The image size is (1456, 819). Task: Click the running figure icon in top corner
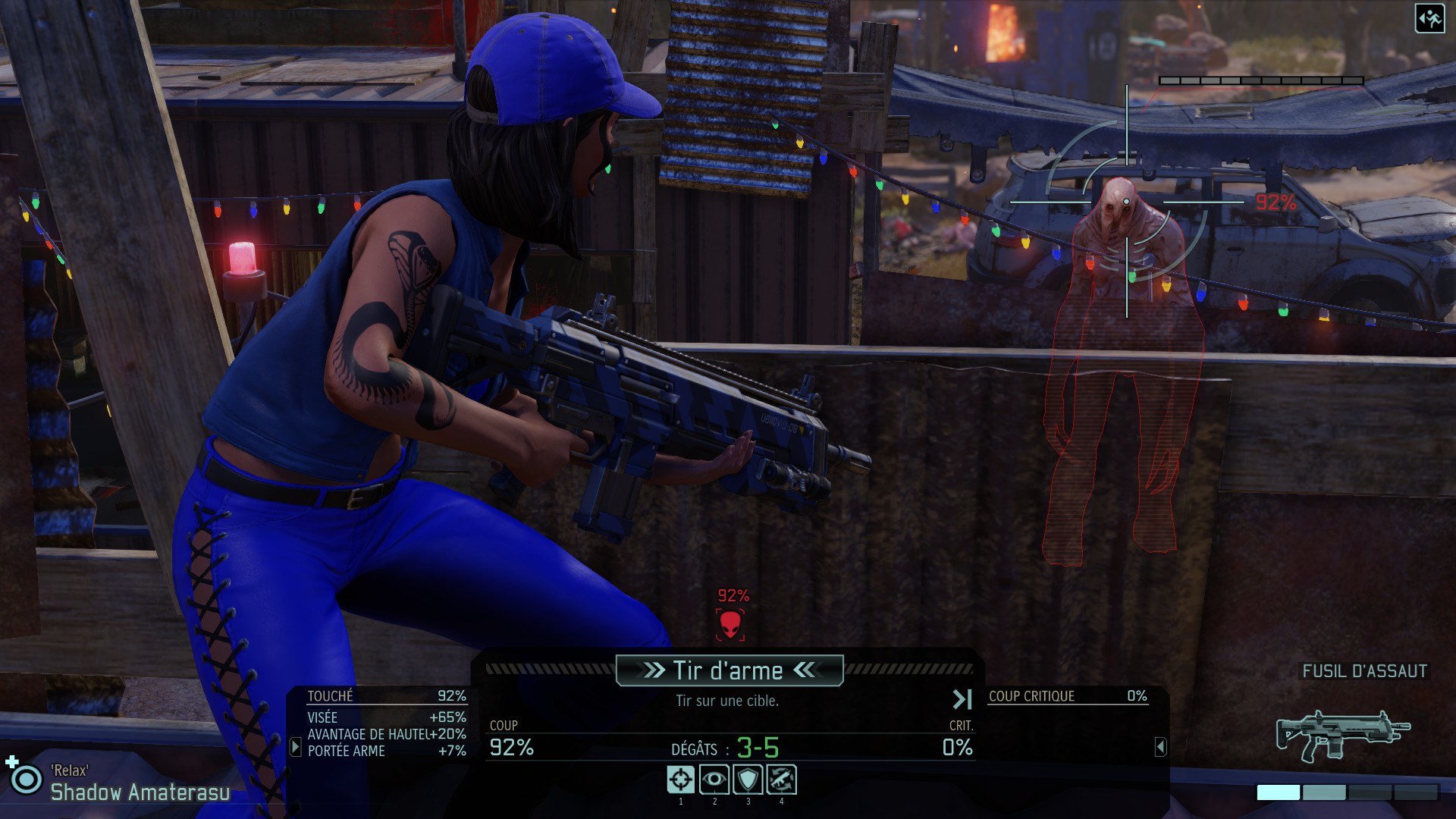tap(1429, 19)
